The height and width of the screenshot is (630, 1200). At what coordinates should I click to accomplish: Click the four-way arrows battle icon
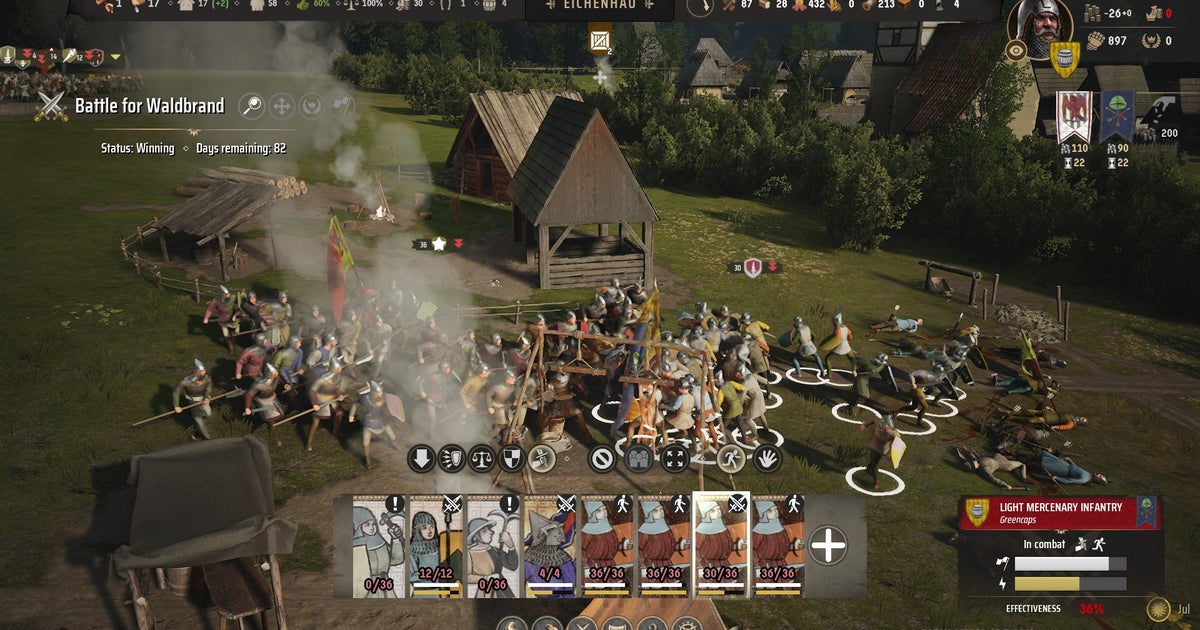[281, 105]
